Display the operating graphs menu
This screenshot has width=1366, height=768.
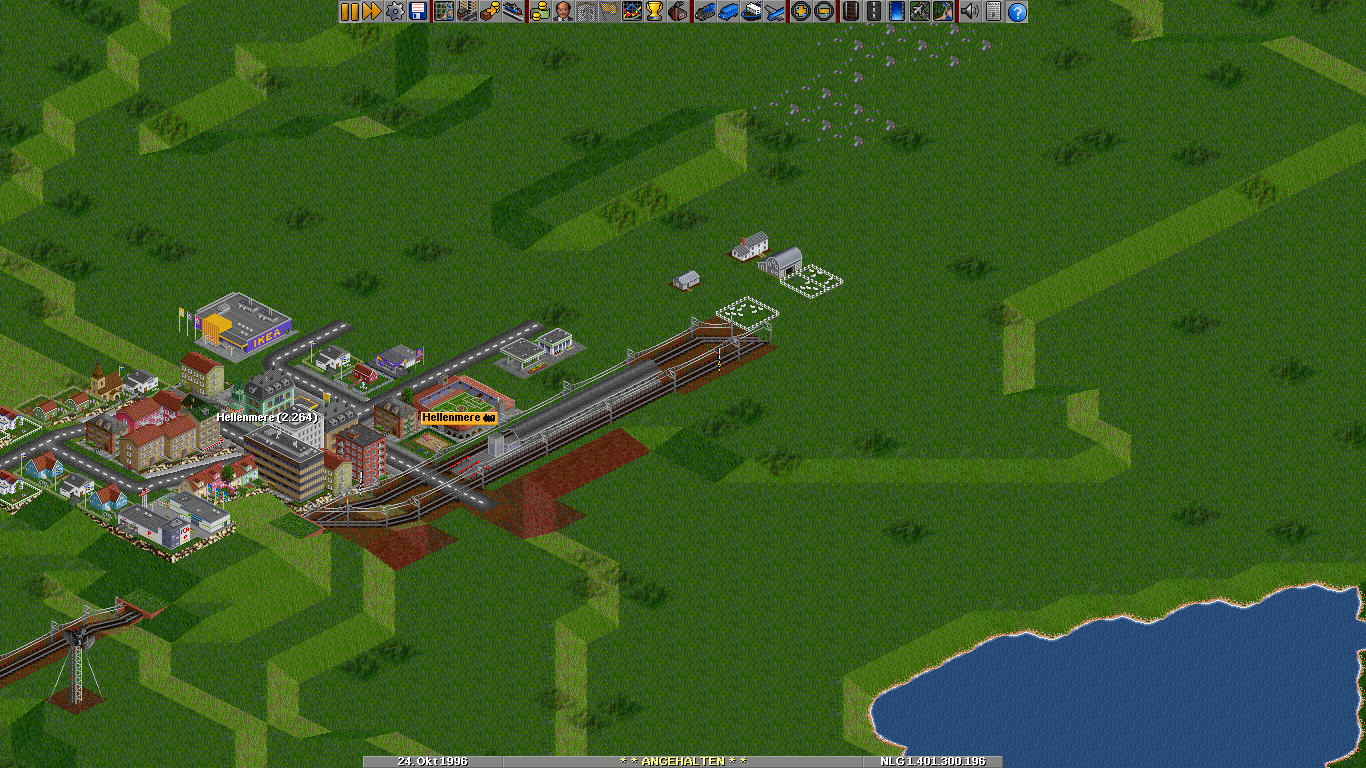632,12
